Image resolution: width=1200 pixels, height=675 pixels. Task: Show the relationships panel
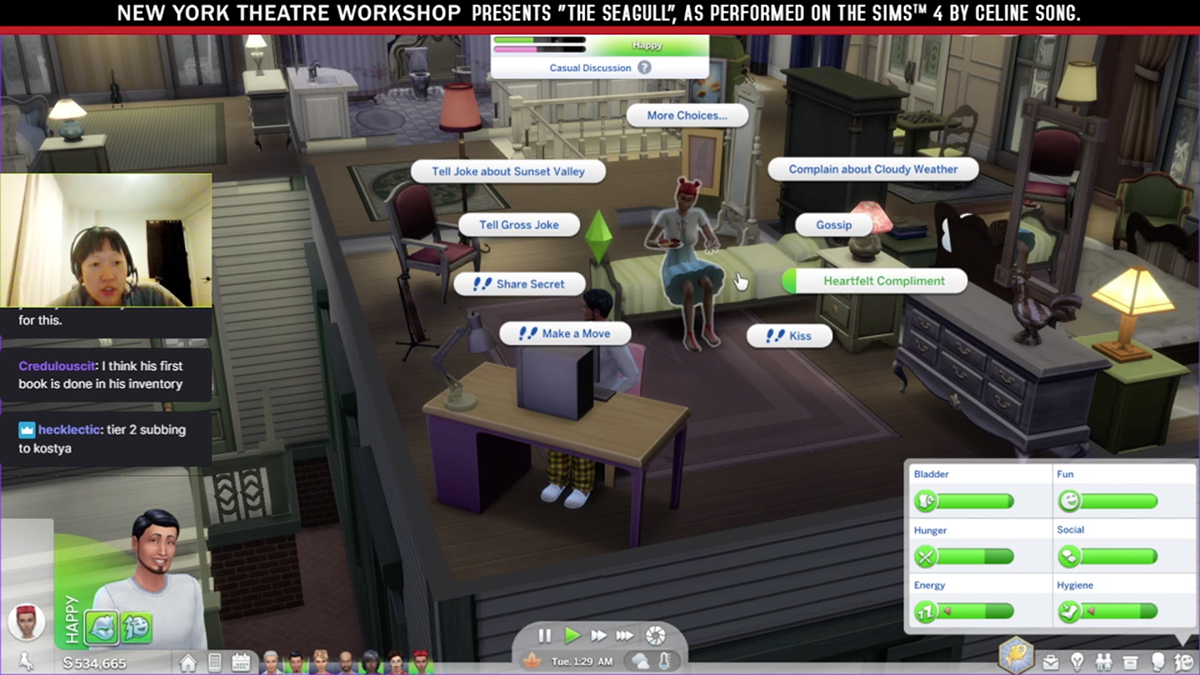click(x=1104, y=661)
